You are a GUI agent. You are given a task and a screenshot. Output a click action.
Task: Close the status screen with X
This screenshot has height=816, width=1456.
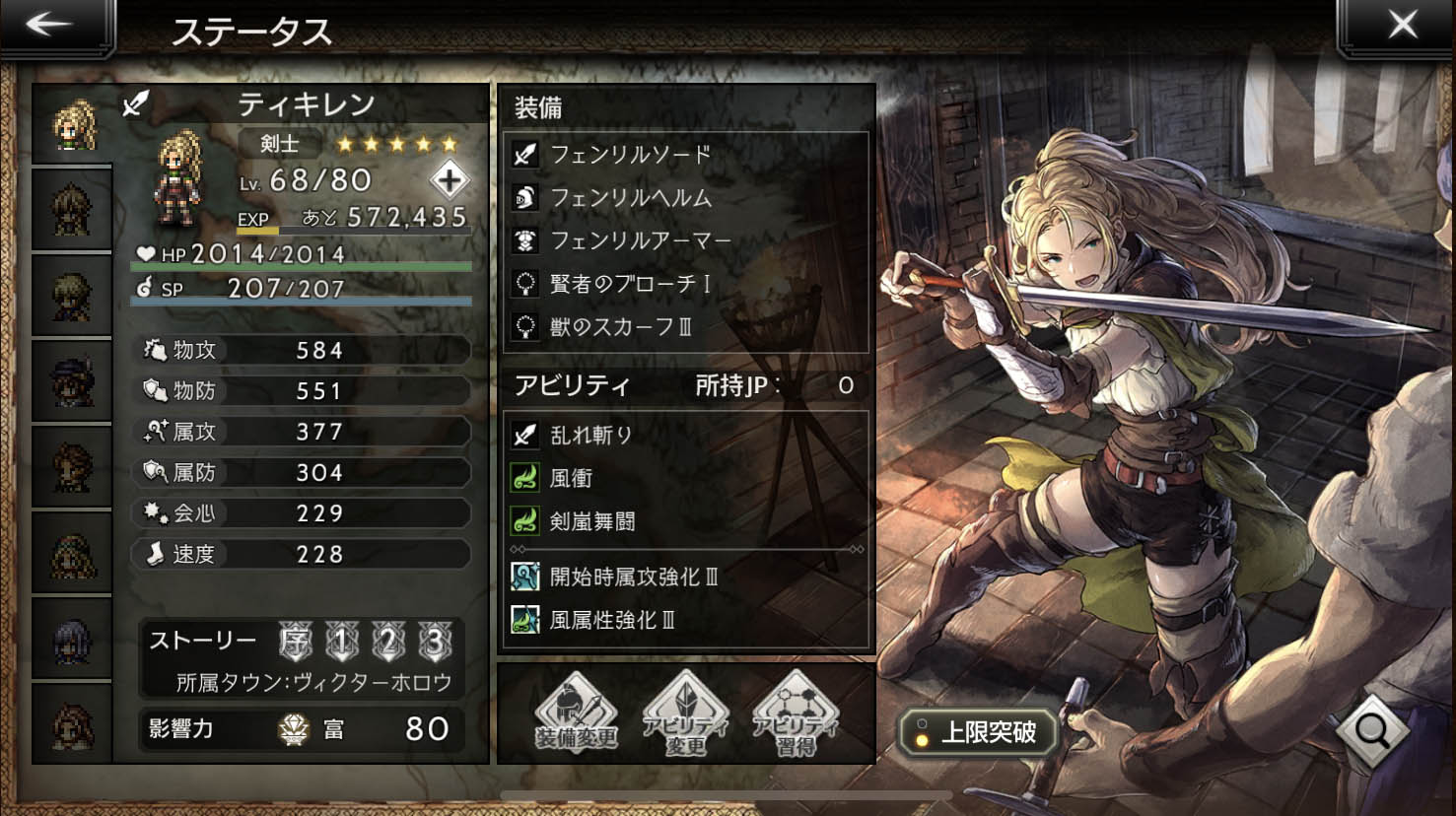click(1402, 25)
